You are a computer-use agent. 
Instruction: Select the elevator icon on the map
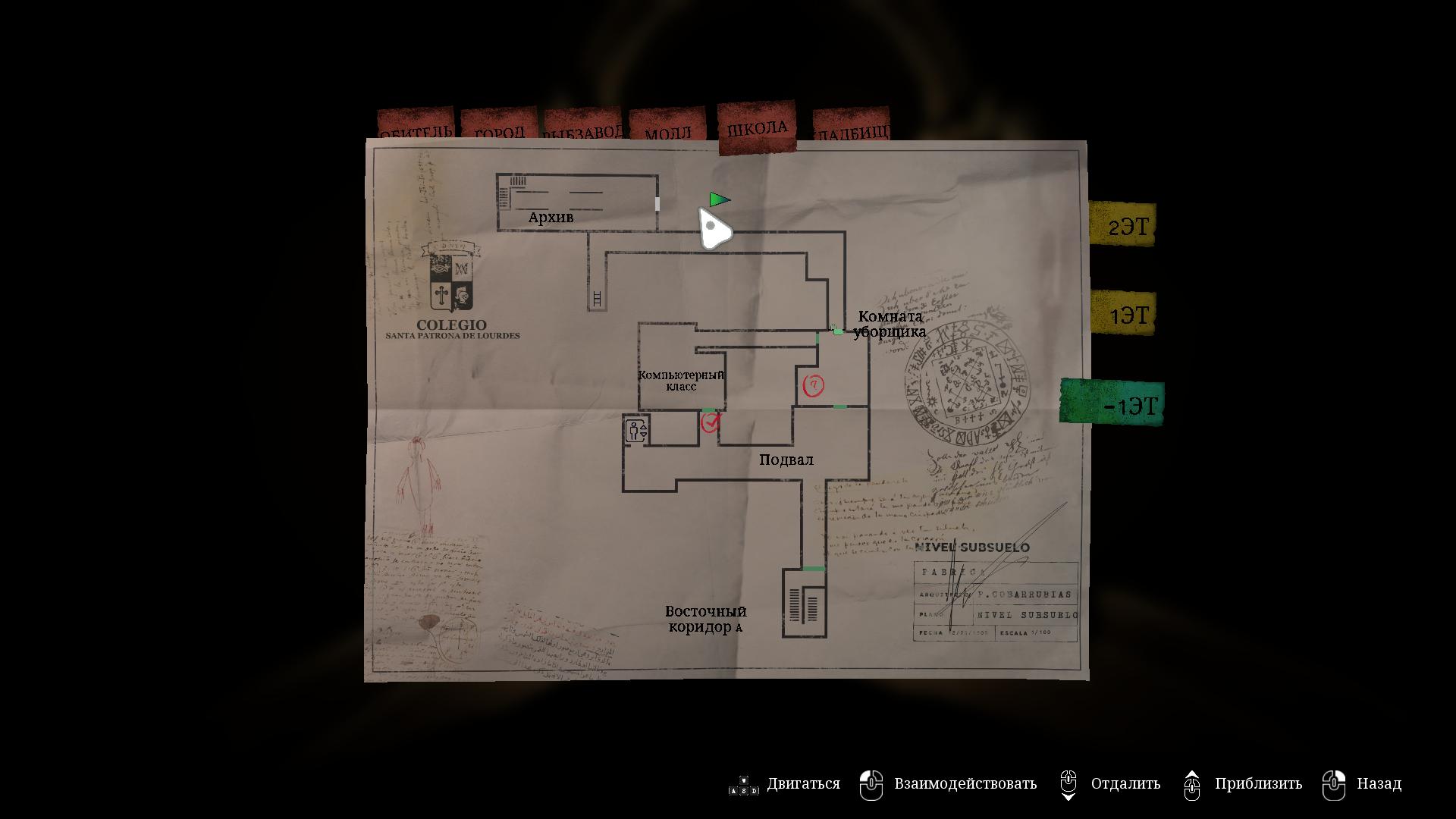pos(636,431)
